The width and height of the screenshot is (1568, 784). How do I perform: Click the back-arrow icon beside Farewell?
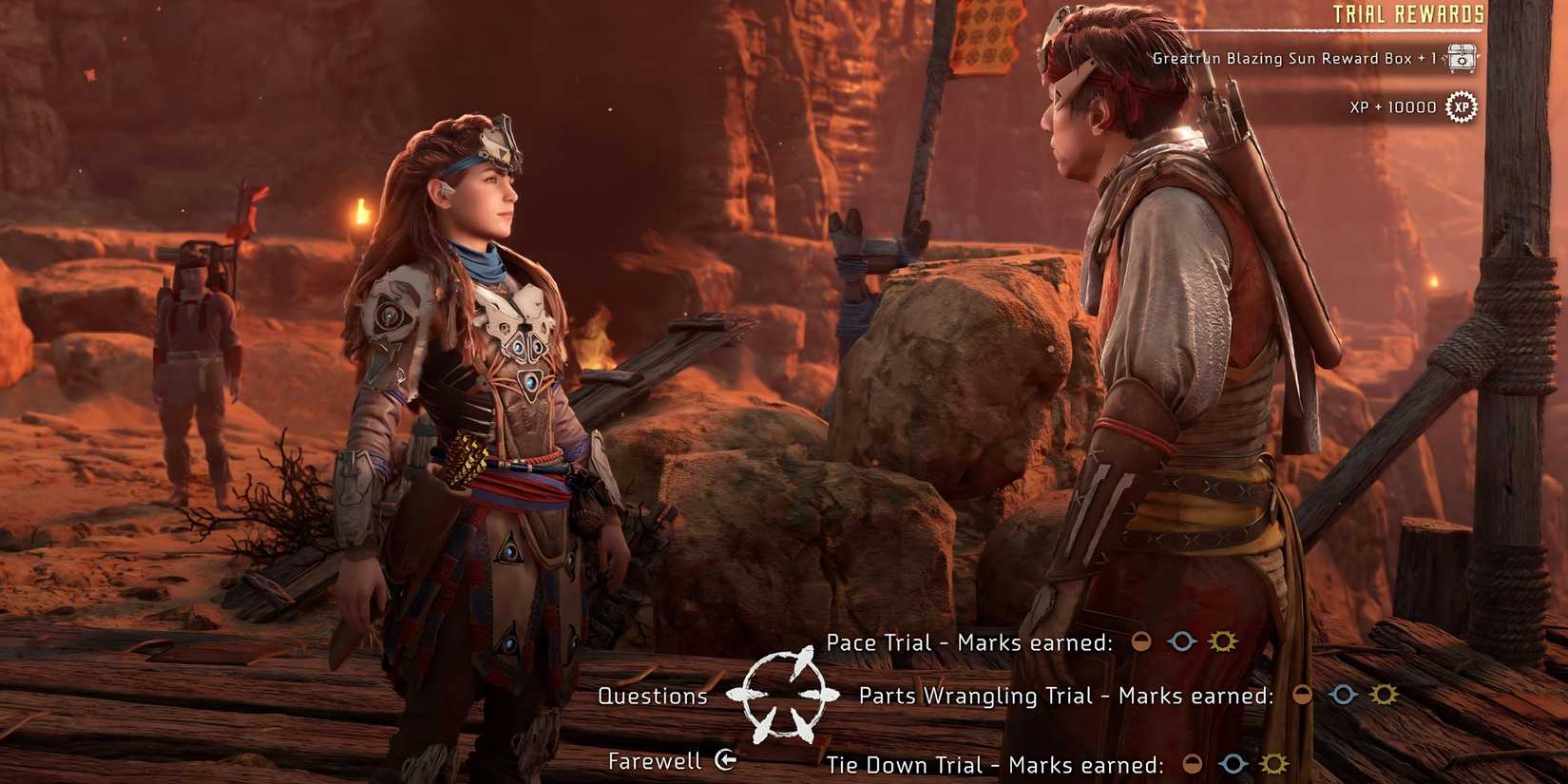(725, 760)
